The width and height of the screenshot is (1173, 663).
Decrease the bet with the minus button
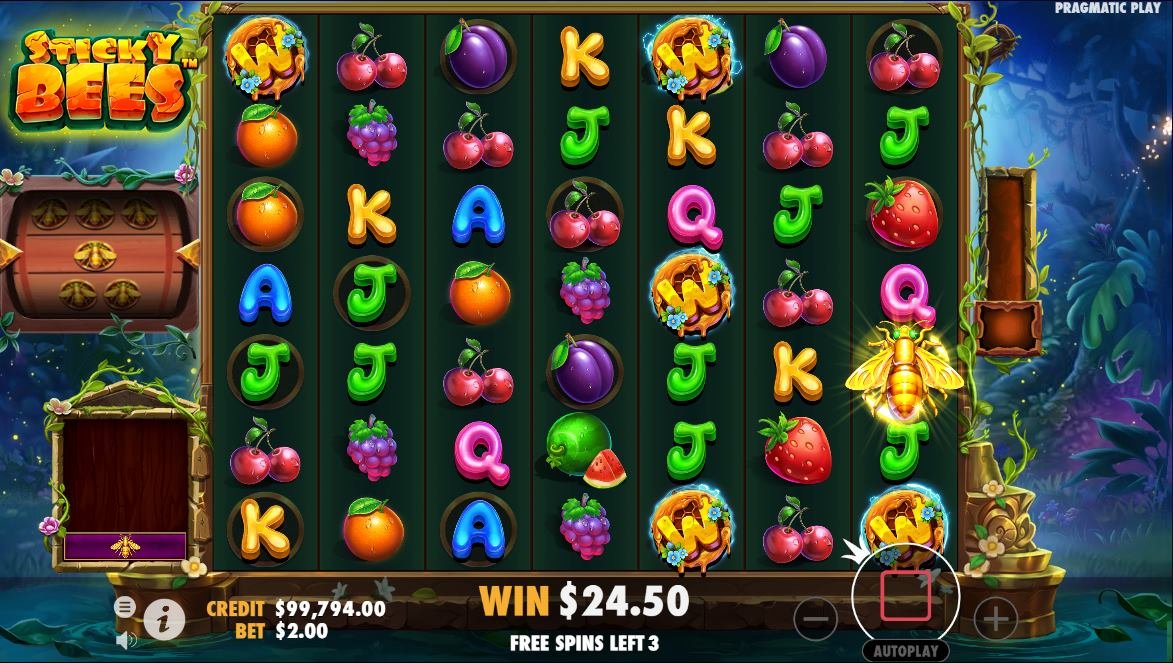pos(816,620)
